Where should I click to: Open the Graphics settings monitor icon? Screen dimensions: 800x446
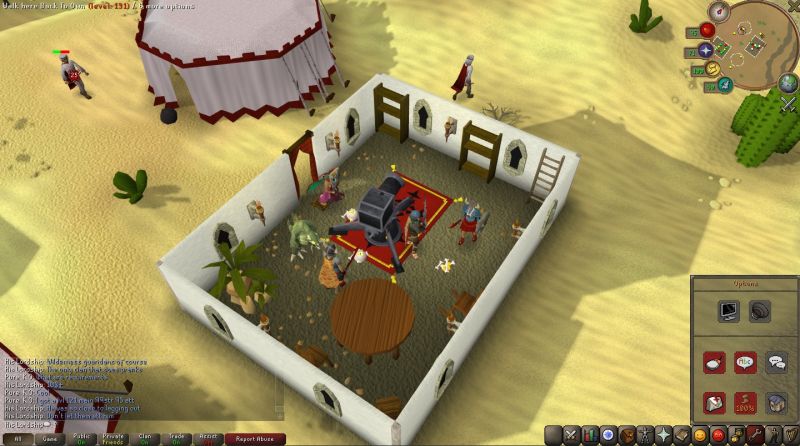tap(728, 312)
